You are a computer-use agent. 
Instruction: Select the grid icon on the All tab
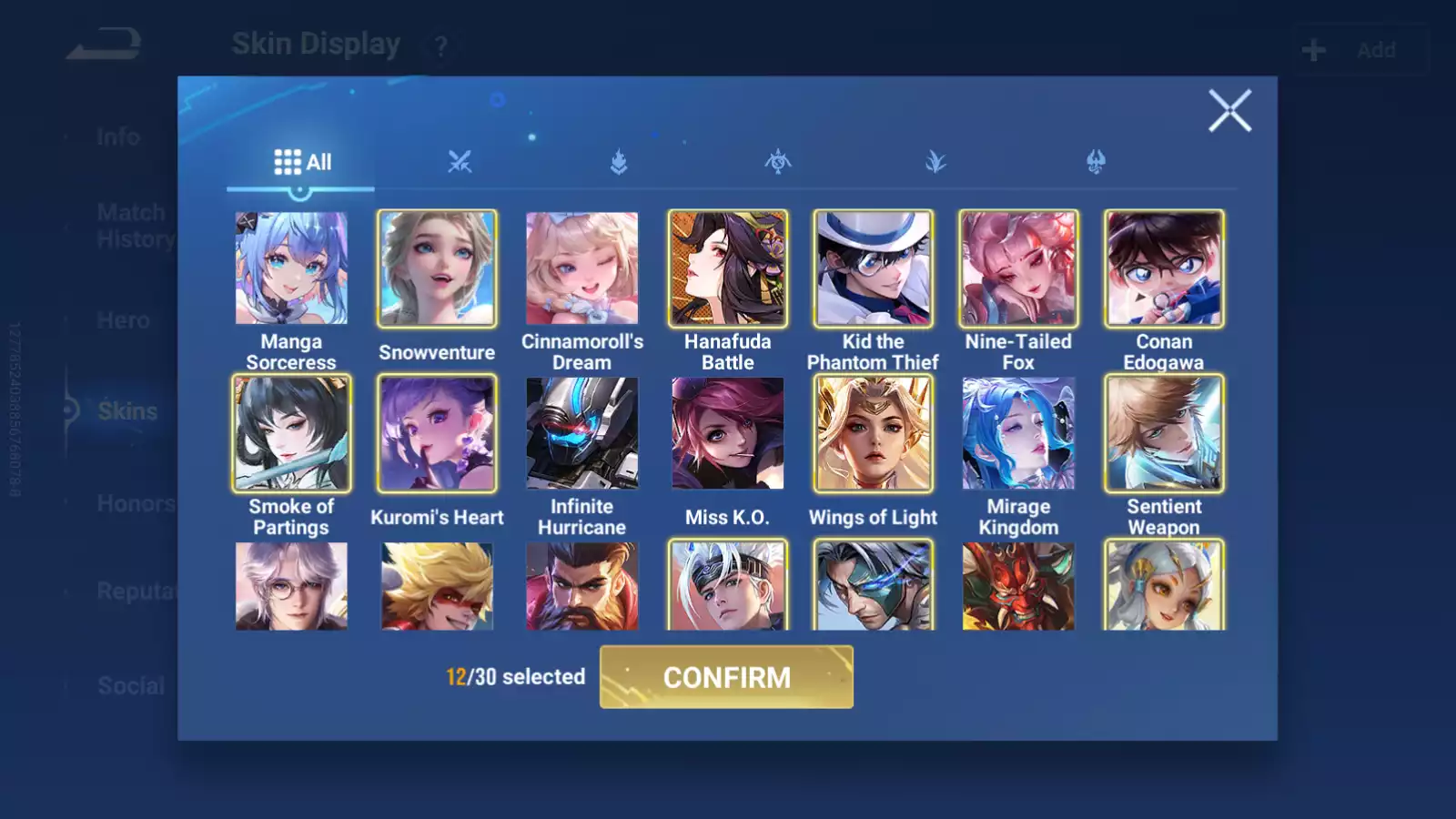[286, 161]
